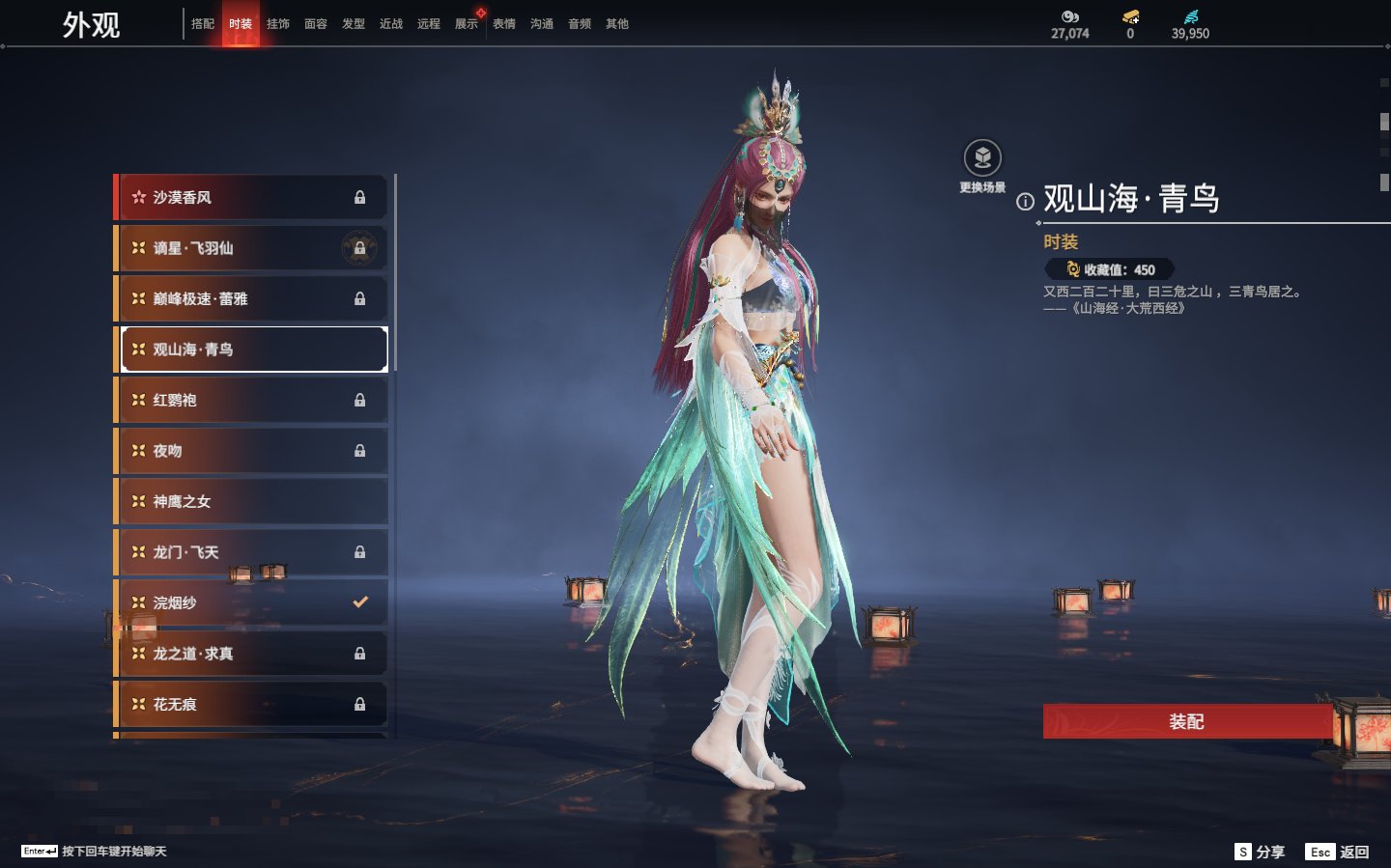Open the 挂饰 accessories tab
This screenshot has width=1391, height=868.
pyautogui.click(x=278, y=24)
